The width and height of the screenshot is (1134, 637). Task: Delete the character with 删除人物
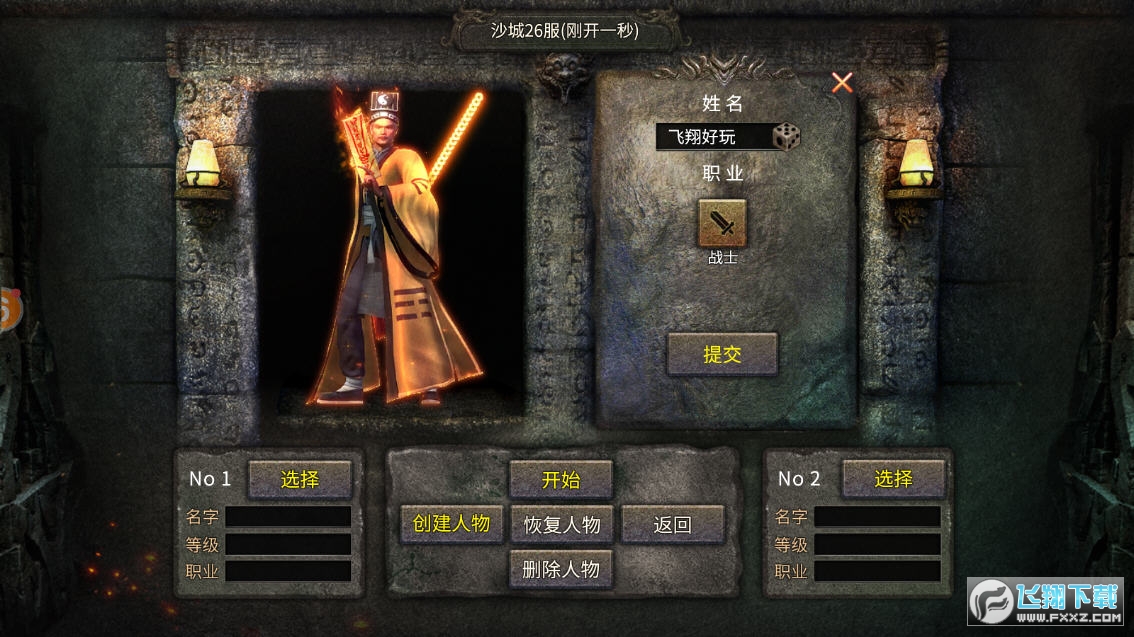click(x=561, y=569)
